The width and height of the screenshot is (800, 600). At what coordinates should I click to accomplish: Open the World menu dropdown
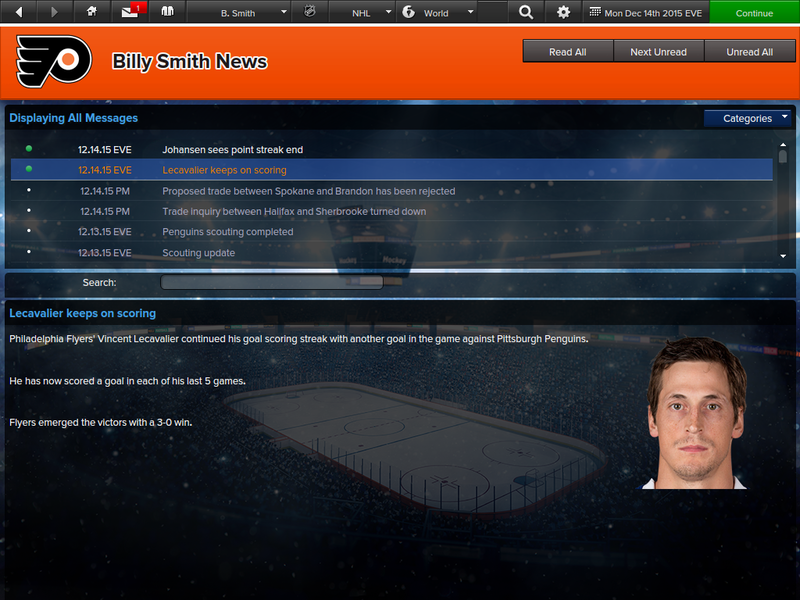tap(436, 13)
